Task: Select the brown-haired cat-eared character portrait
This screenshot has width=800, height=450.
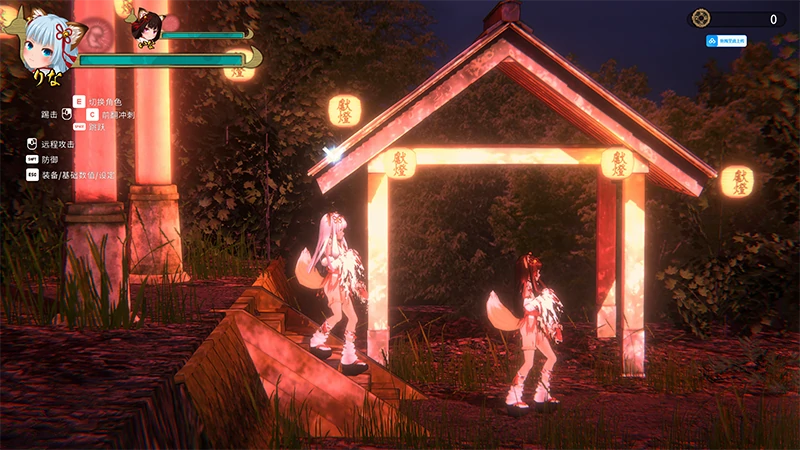Action: [x=147, y=31]
